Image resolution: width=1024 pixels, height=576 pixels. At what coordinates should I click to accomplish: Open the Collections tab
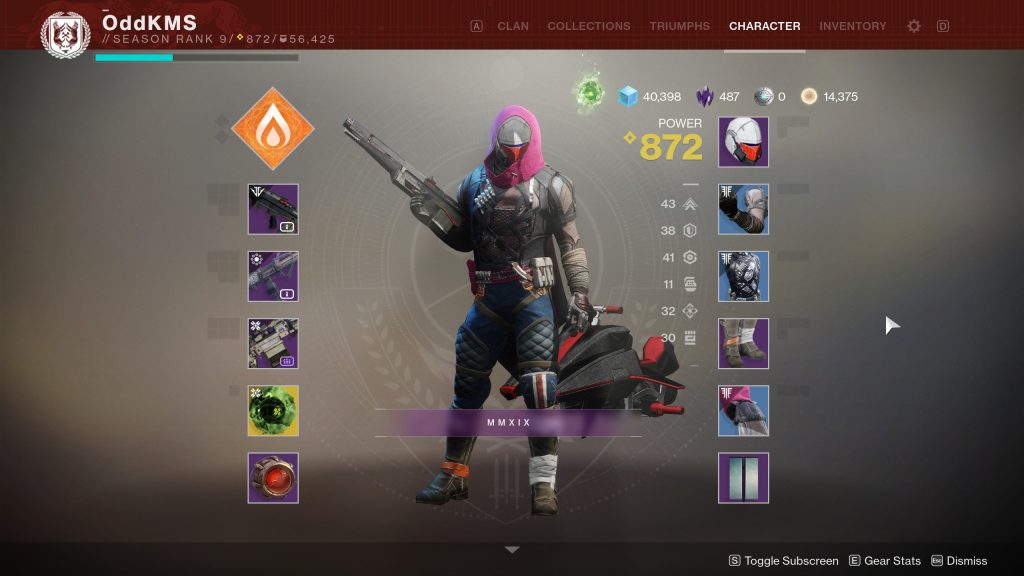point(588,26)
